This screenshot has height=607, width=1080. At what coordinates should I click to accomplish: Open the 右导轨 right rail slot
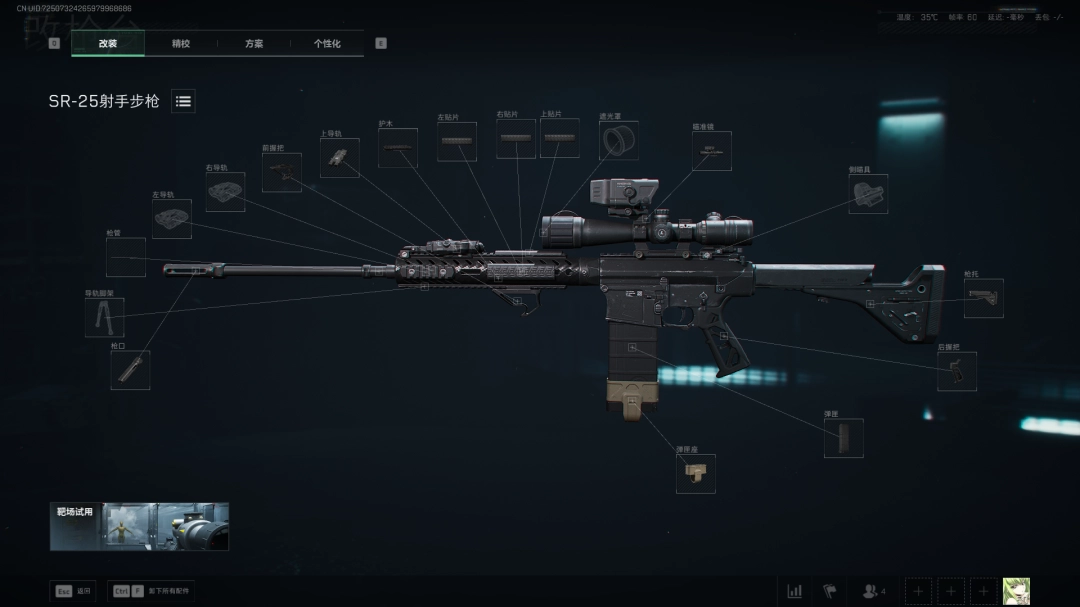[225, 192]
